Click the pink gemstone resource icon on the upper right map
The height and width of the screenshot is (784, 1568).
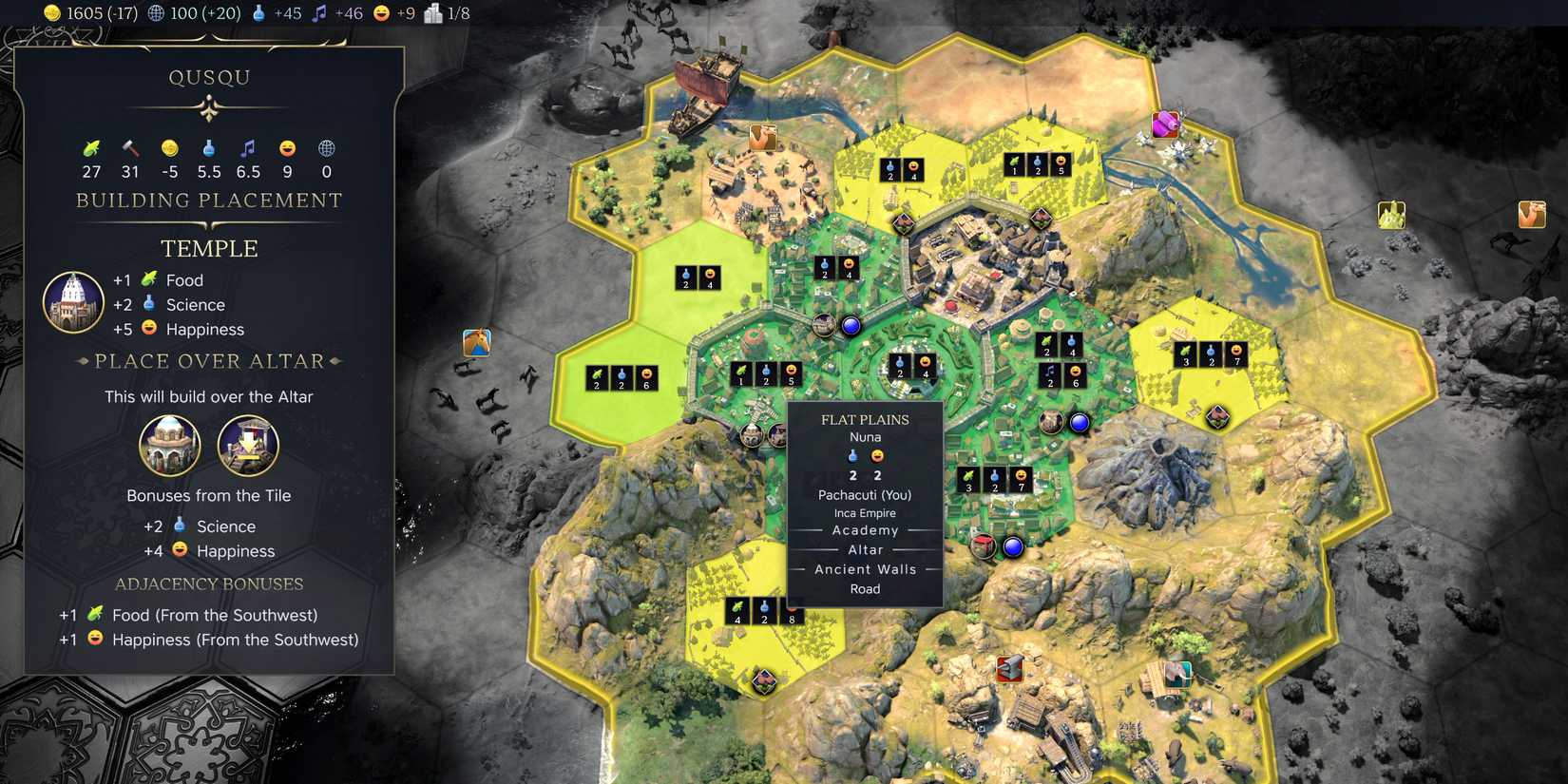pos(1167,124)
